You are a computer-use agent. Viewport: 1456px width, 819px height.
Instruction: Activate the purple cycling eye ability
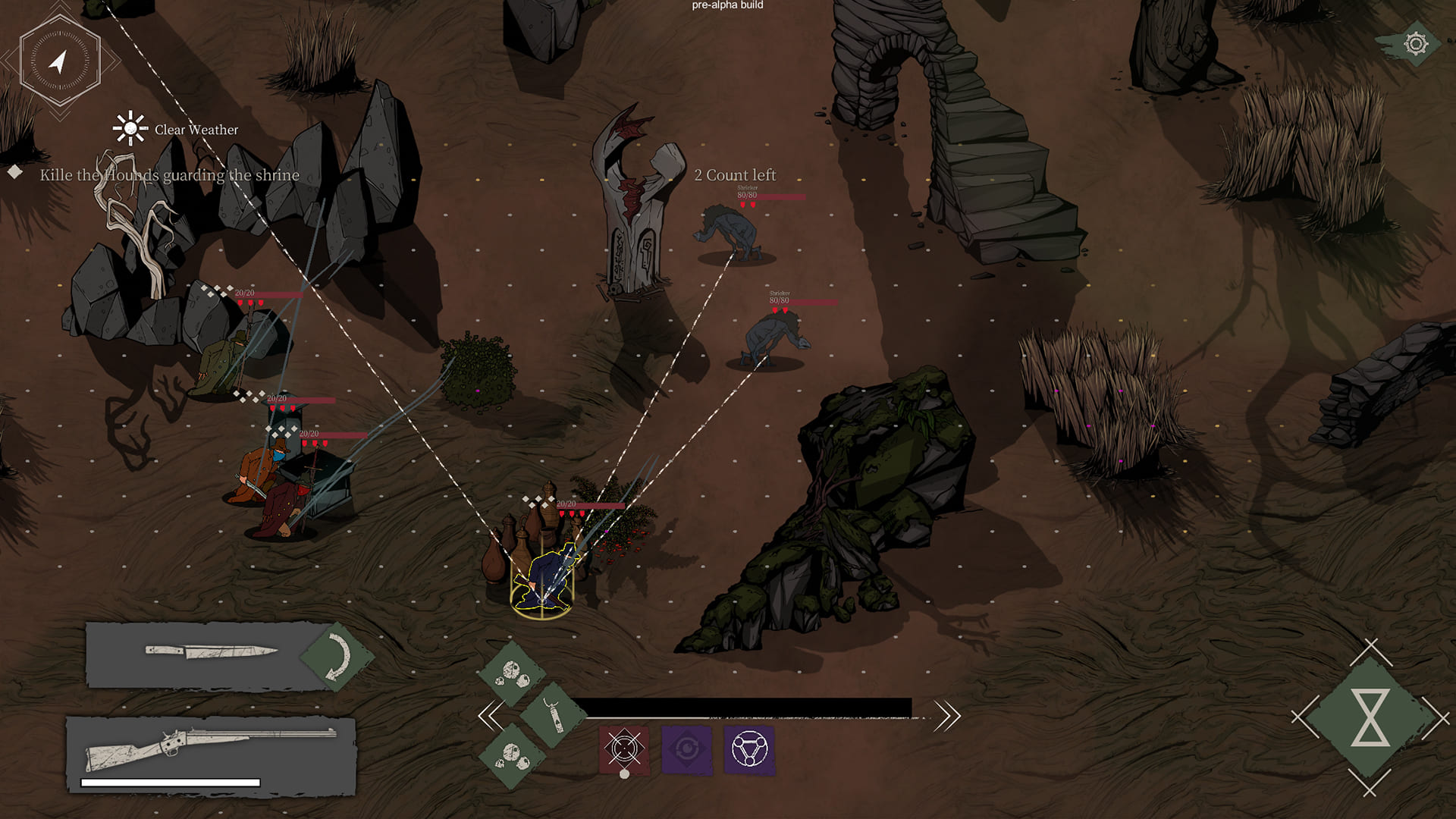click(686, 749)
